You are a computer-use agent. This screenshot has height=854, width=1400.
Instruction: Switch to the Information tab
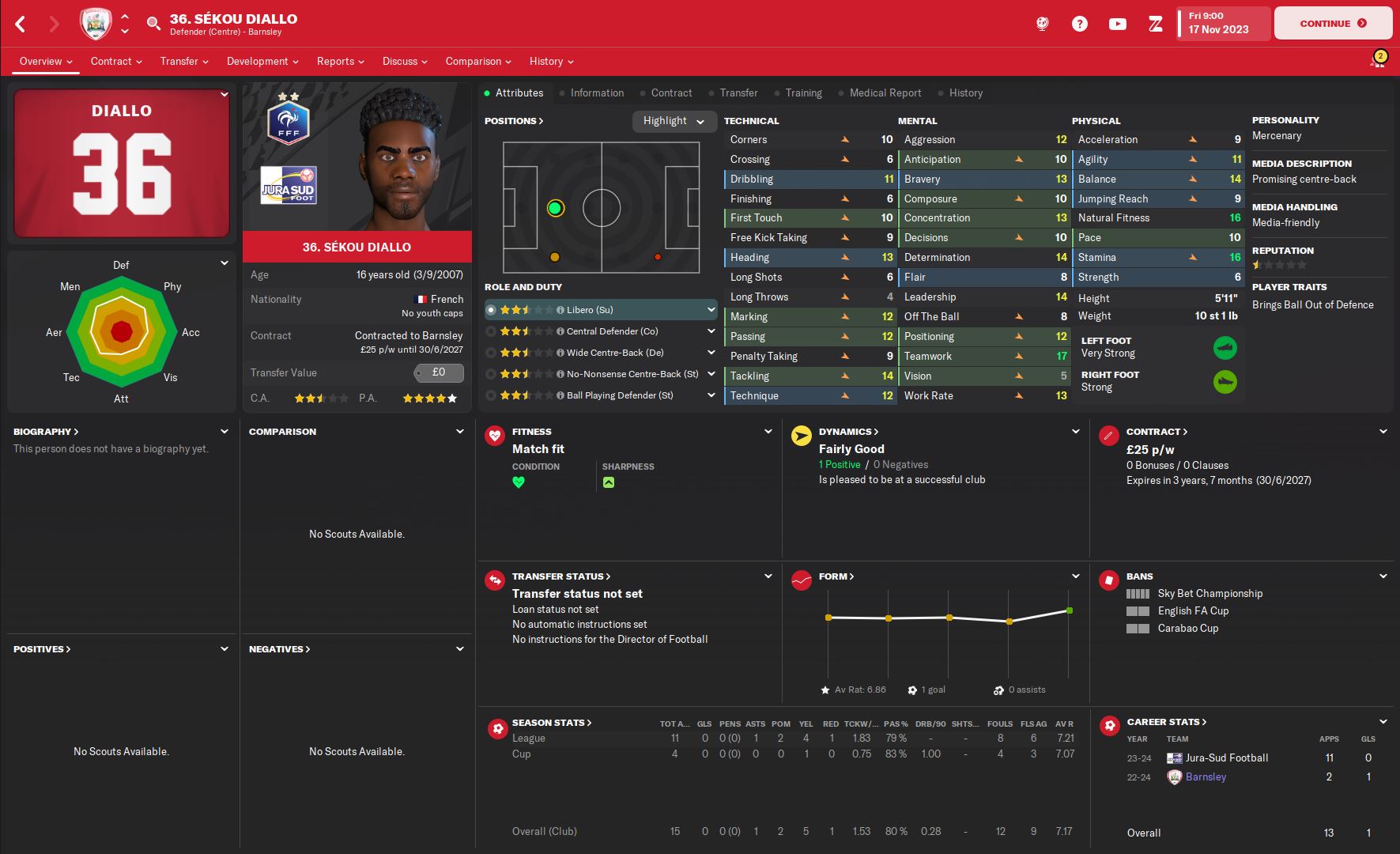coord(597,93)
